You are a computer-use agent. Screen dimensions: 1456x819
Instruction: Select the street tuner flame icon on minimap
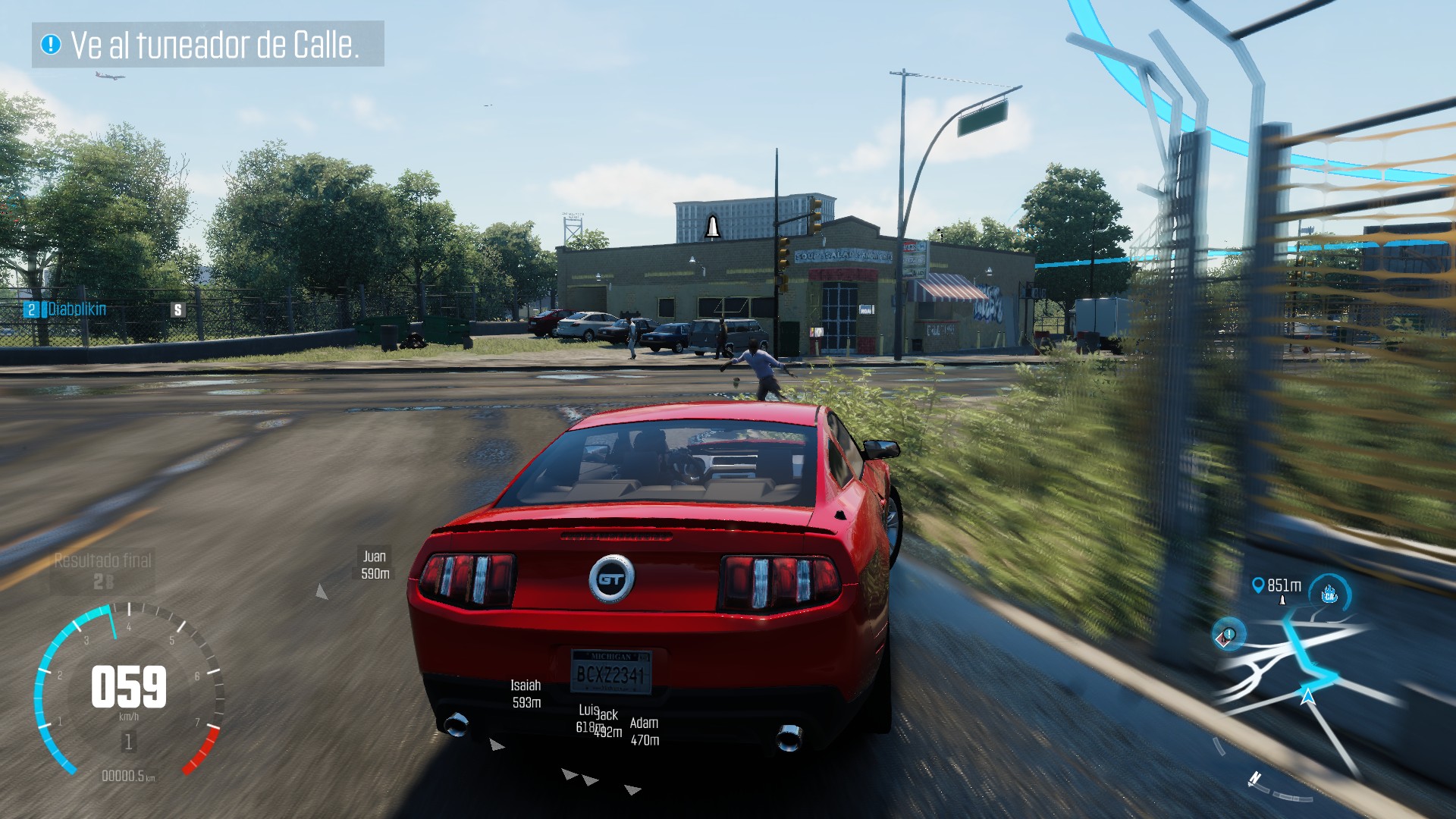click(1329, 594)
